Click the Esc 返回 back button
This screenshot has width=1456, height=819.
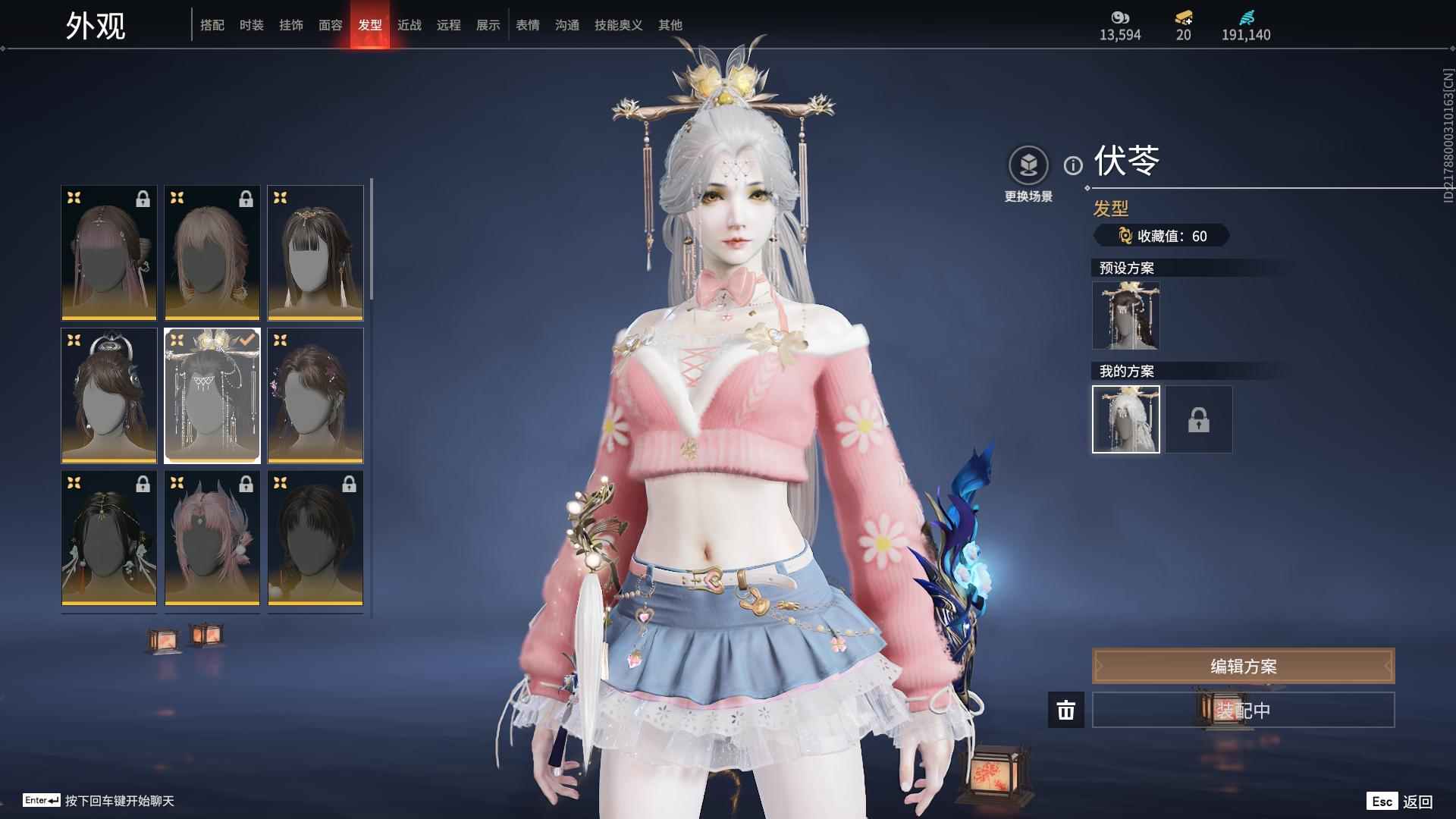click(x=1400, y=801)
